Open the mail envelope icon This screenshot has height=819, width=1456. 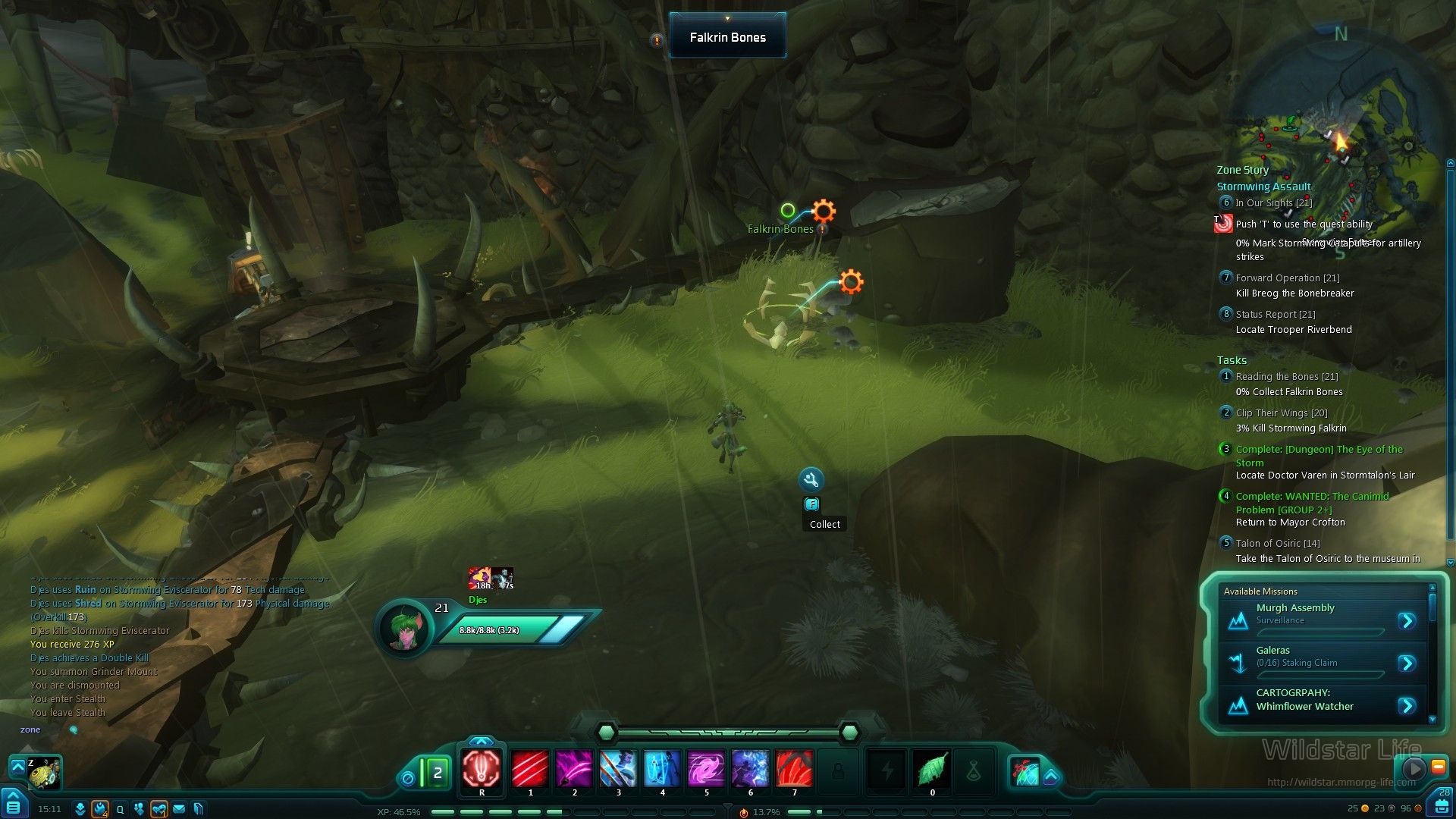tap(179, 809)
